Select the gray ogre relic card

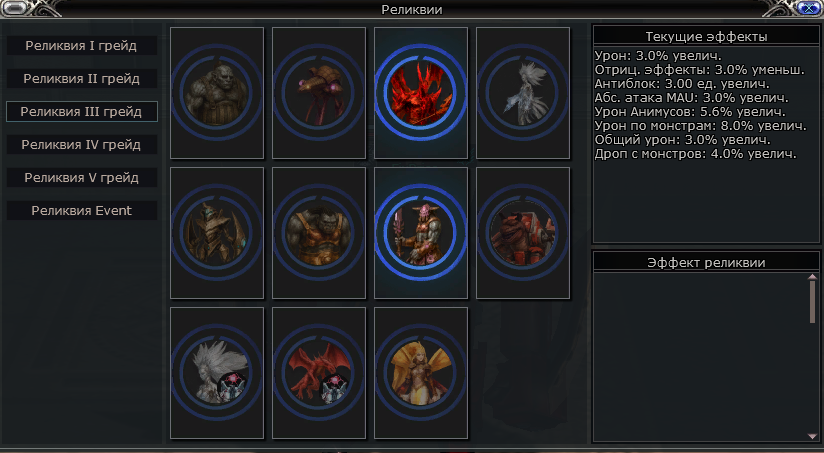217,93
